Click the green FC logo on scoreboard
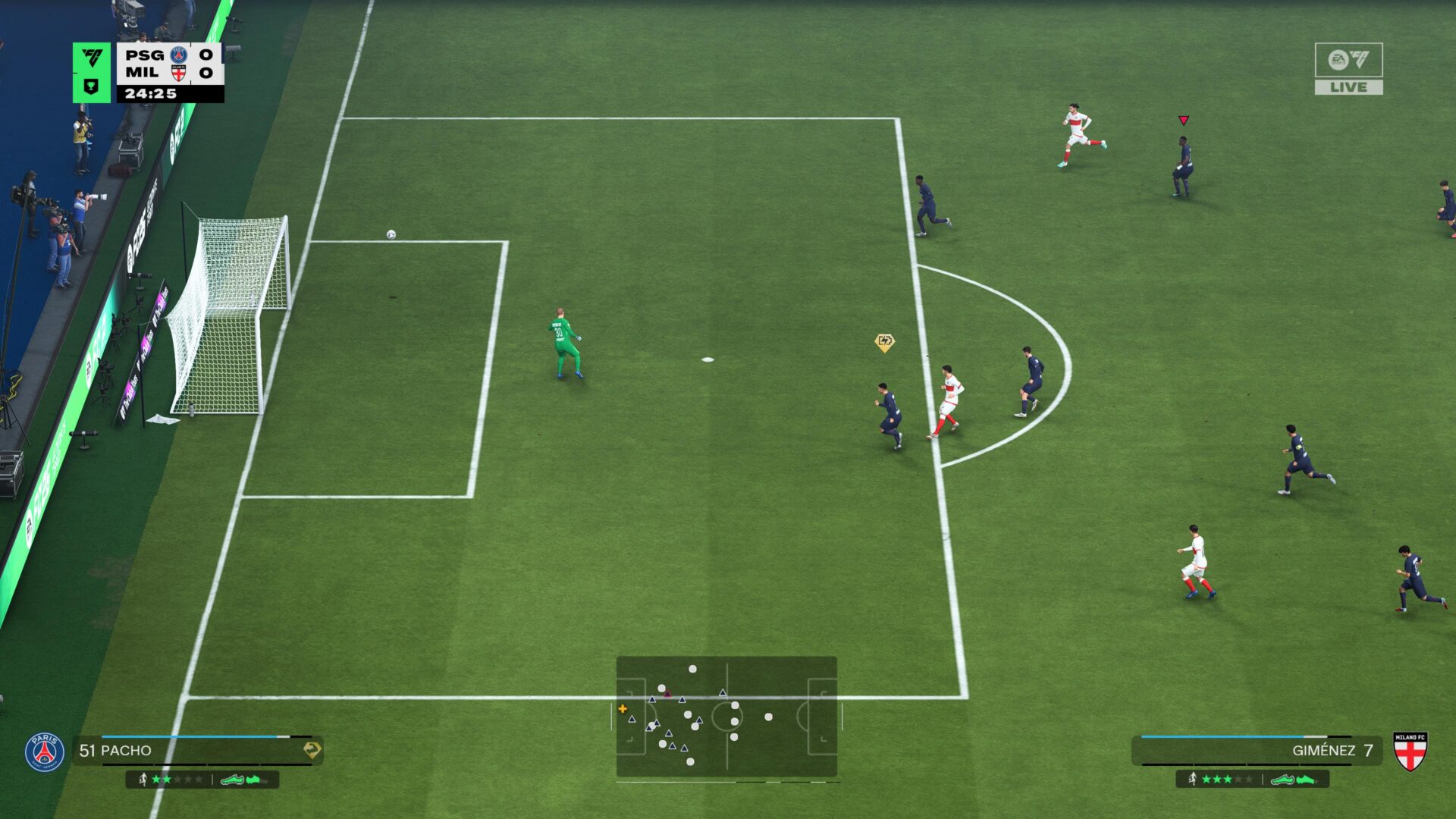 [92, 59]
